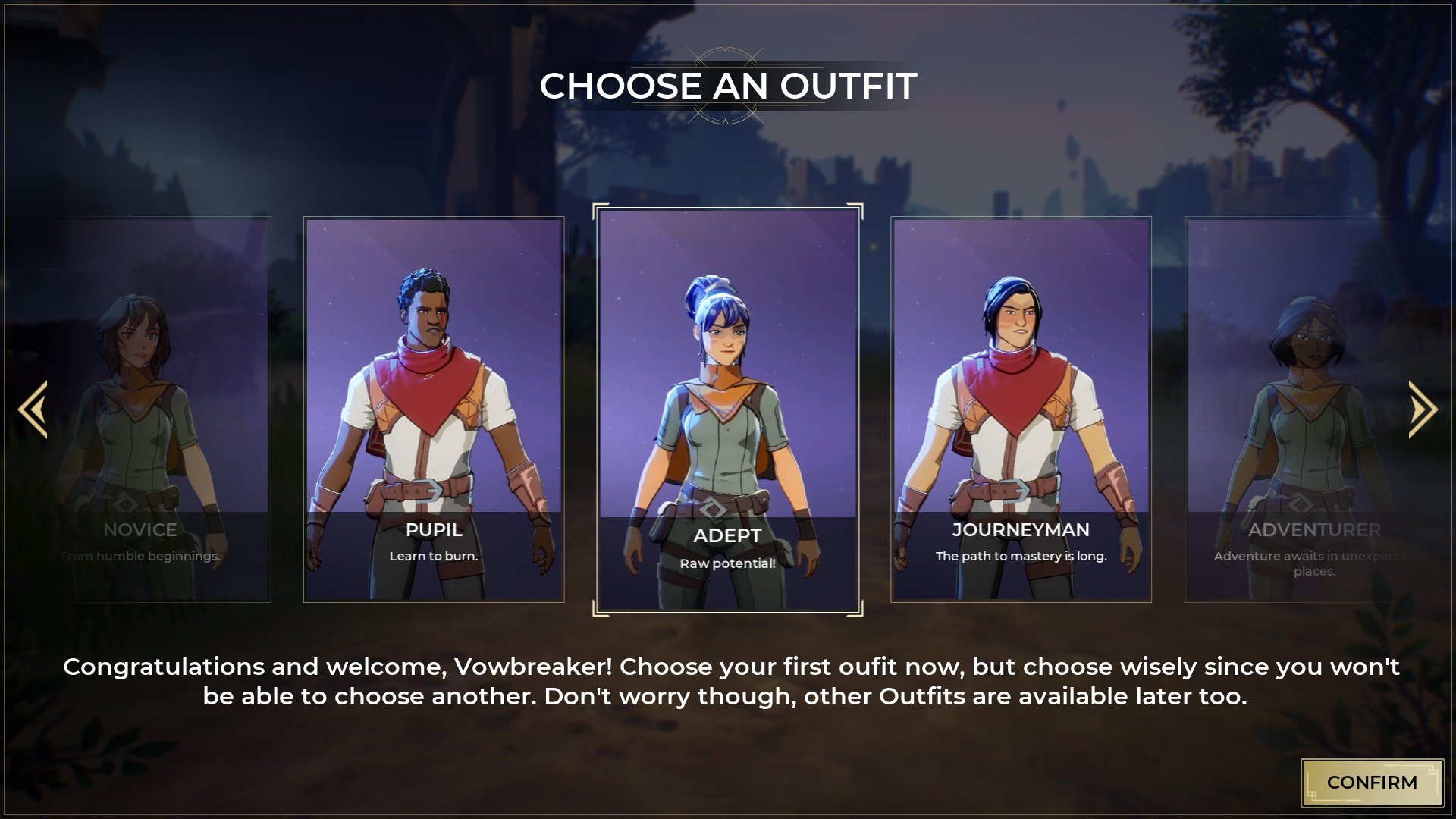
Task: Select the Pupil outfit card
Action: click(x=434, y=409)
